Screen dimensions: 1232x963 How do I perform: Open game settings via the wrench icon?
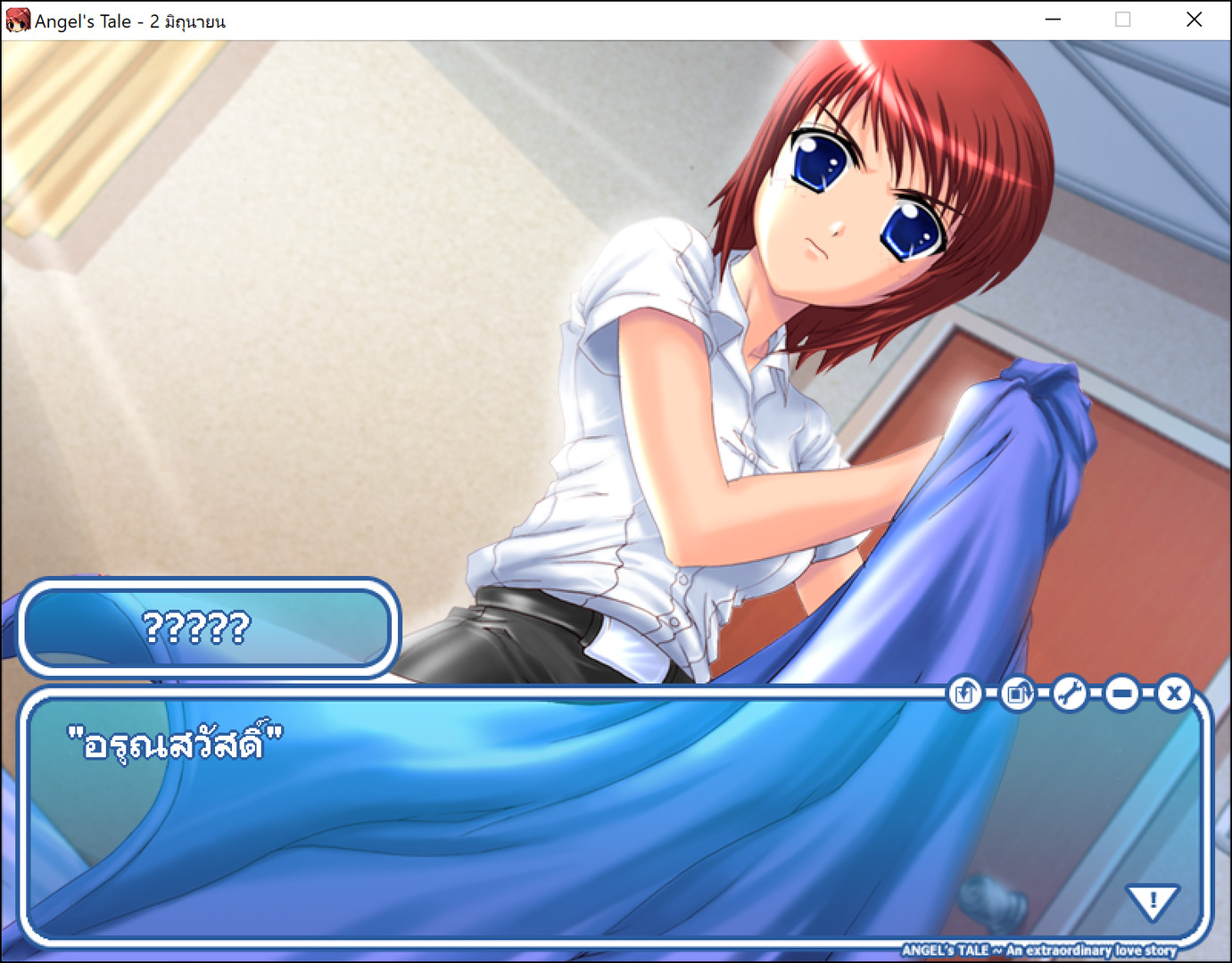point(1070,694)
